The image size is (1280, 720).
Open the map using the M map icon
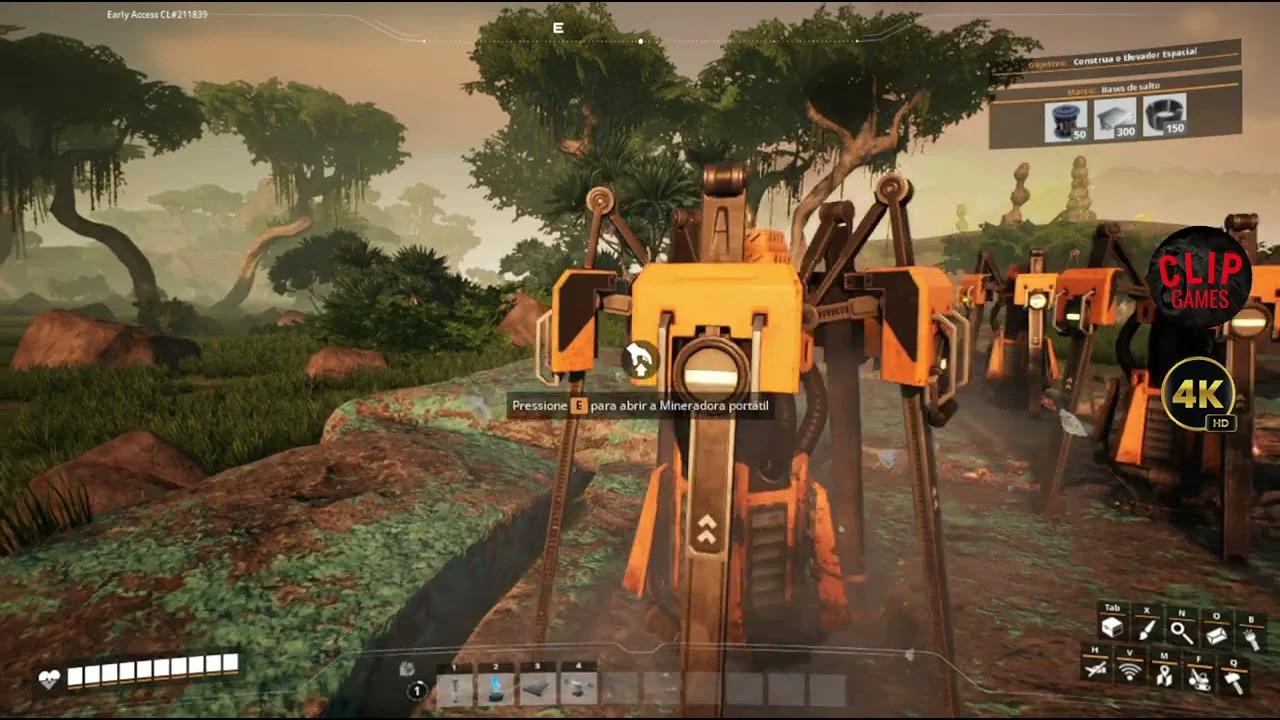tap(1166, 677)
